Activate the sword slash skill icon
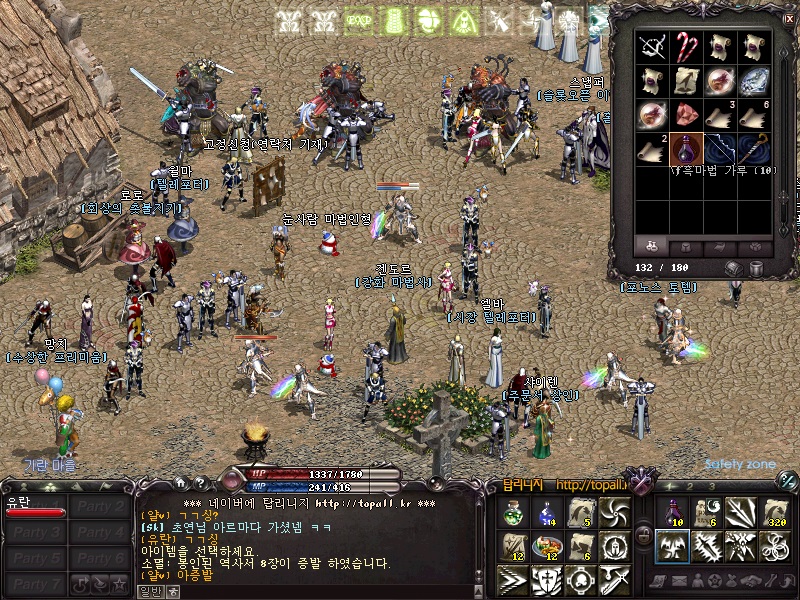 point(613,578)
